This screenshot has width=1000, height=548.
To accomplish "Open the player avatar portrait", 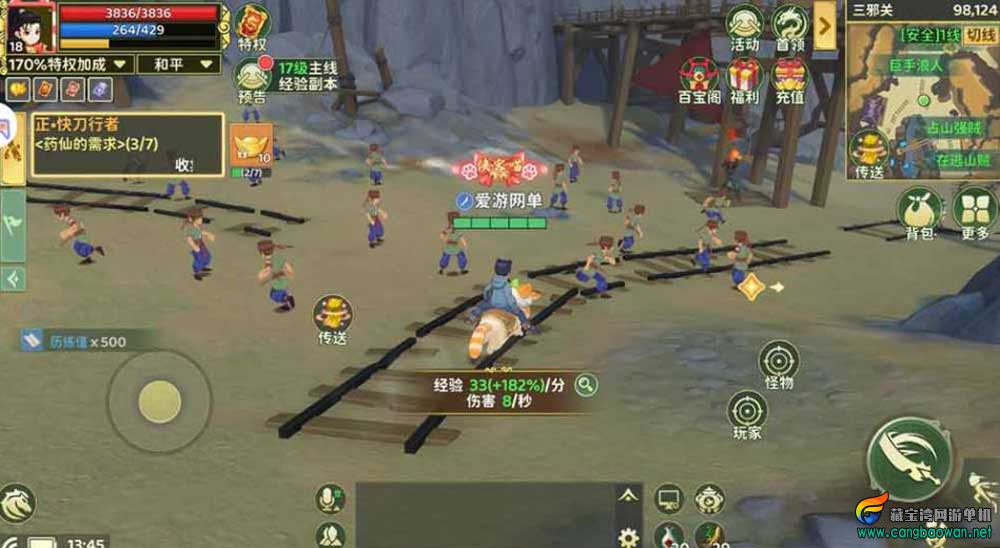I will [x=30, y=27].
